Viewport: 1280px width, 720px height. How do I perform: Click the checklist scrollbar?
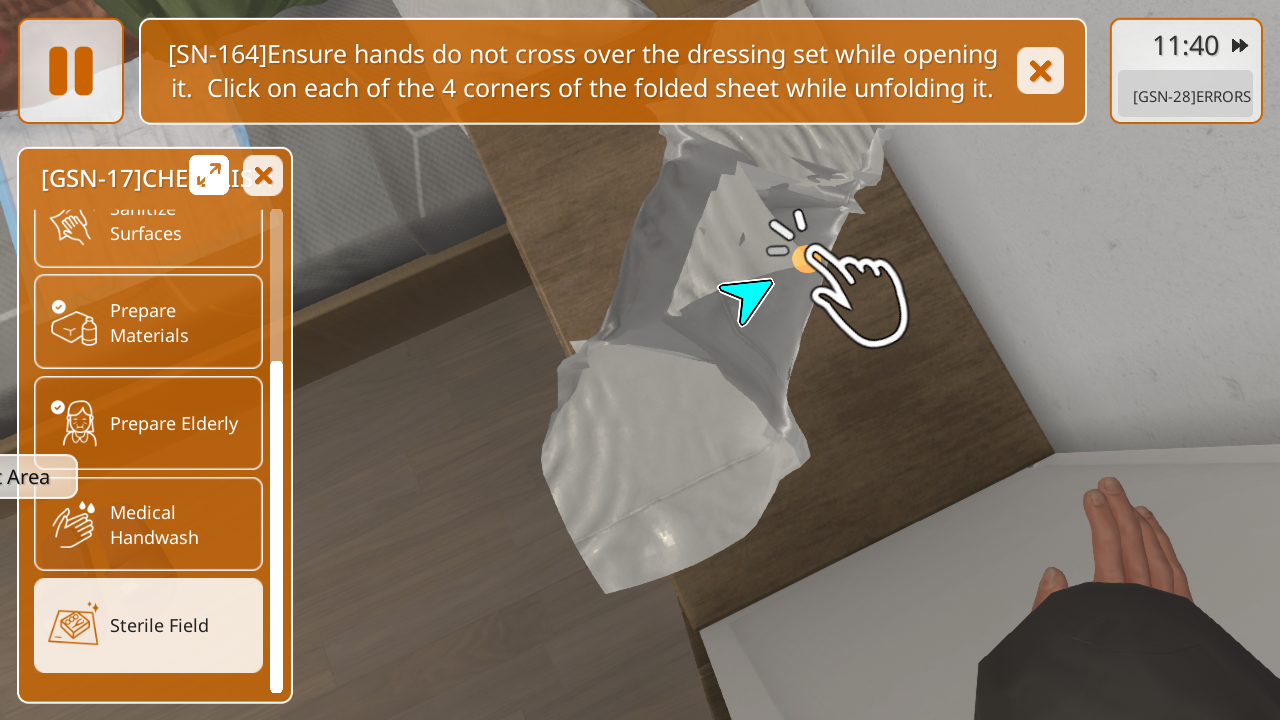(x=277, y=525)
